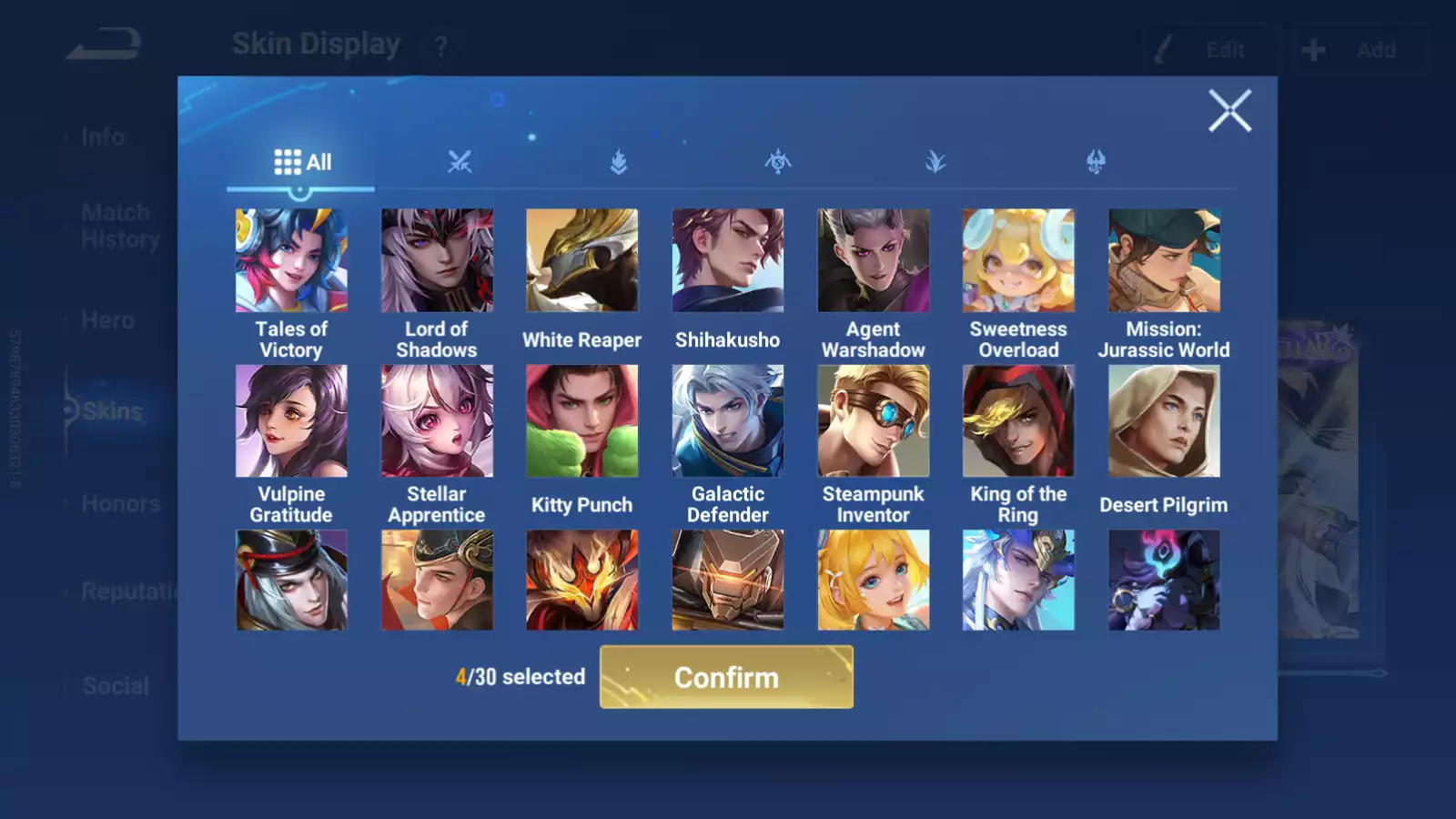The image size is (1456, 819).
Task: Select the Shihakusho skin thumbnail
Action: pyautogui.click(x=728, y=261)
